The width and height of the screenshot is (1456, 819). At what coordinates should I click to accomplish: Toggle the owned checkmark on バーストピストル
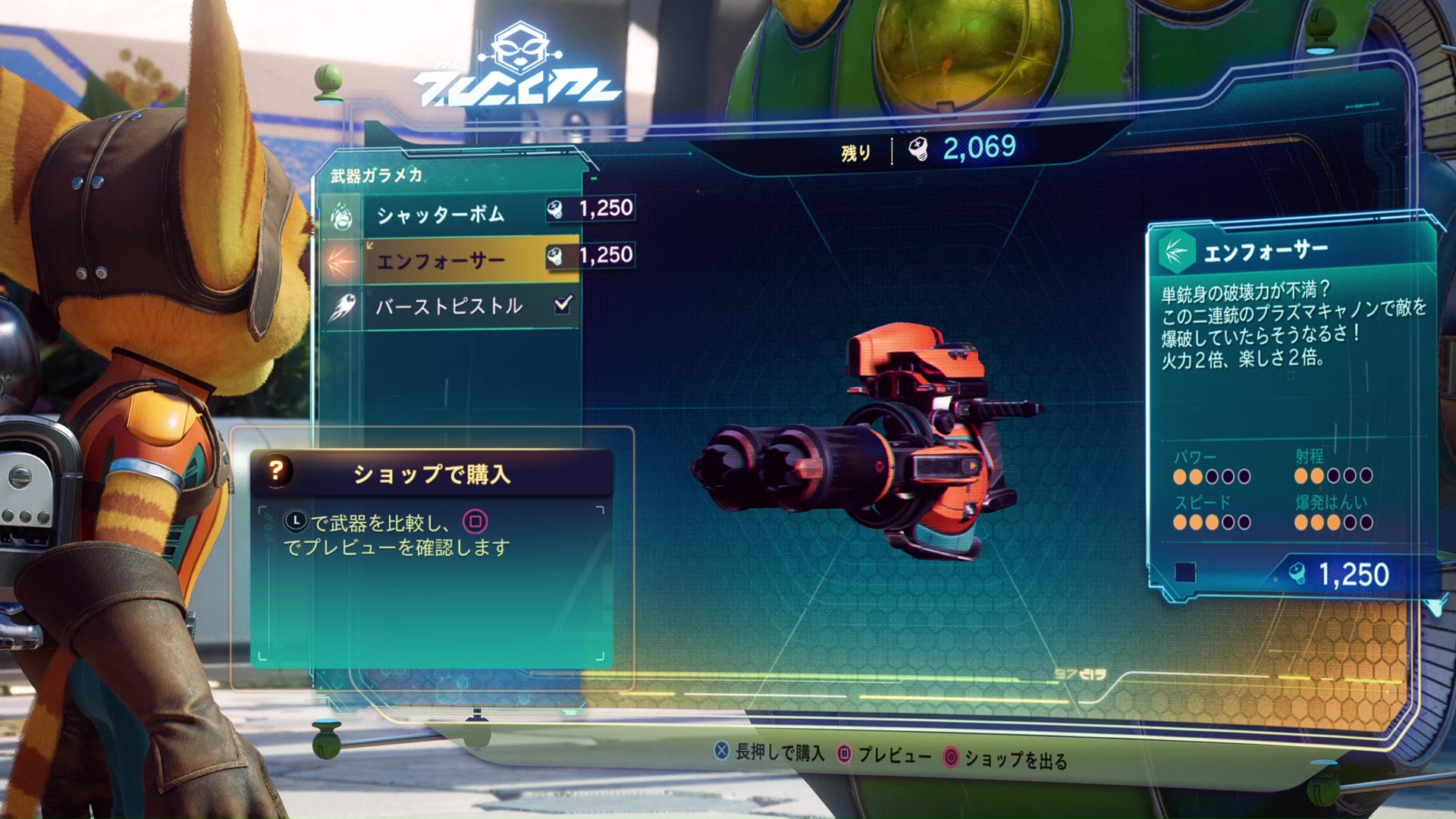(x=563, y=304)
